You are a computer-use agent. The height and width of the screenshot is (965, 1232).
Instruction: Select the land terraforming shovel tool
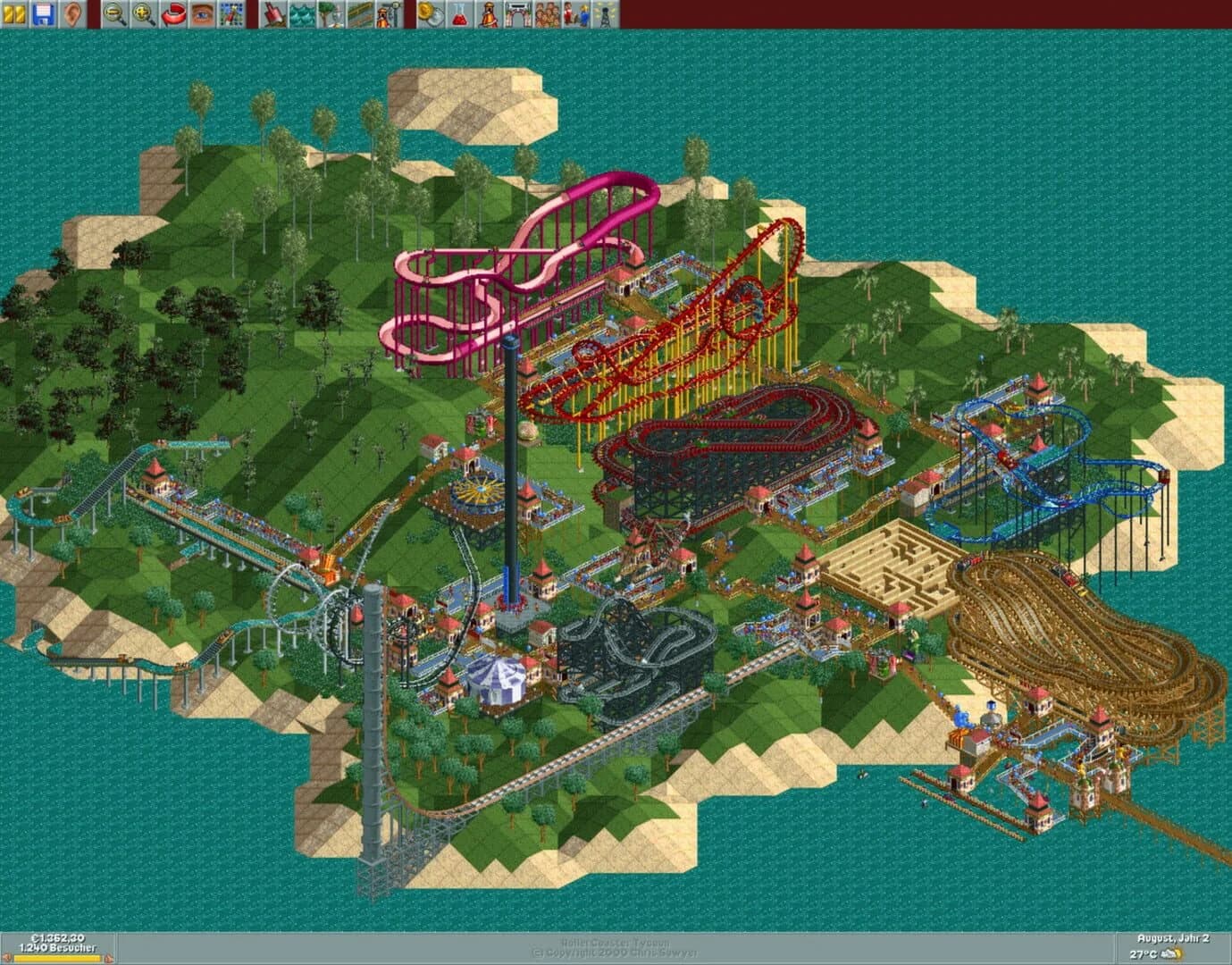tap(274, 13)
